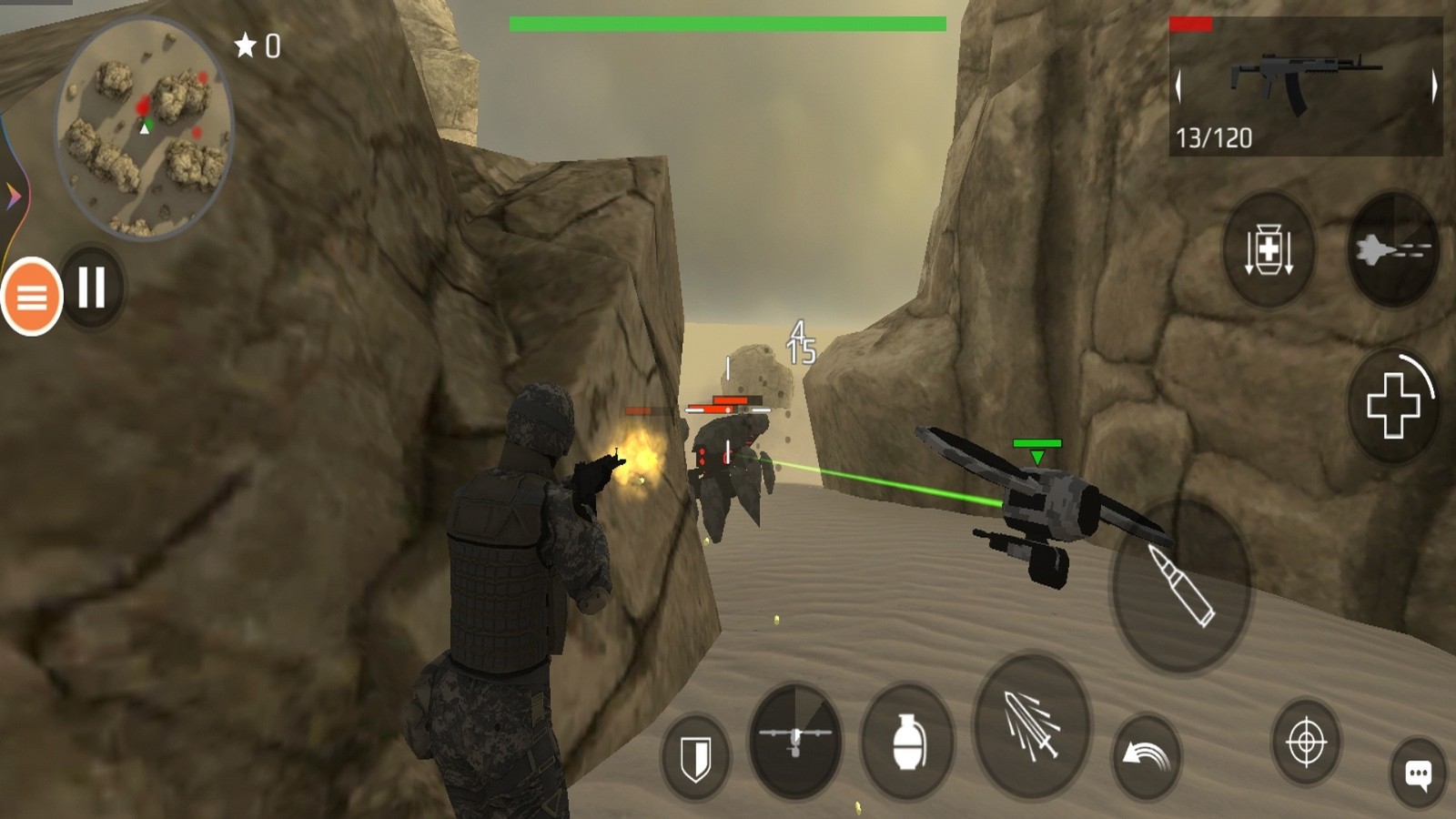
Task: Expand the side panel arrow on left edge
Action: pos(13,195)
